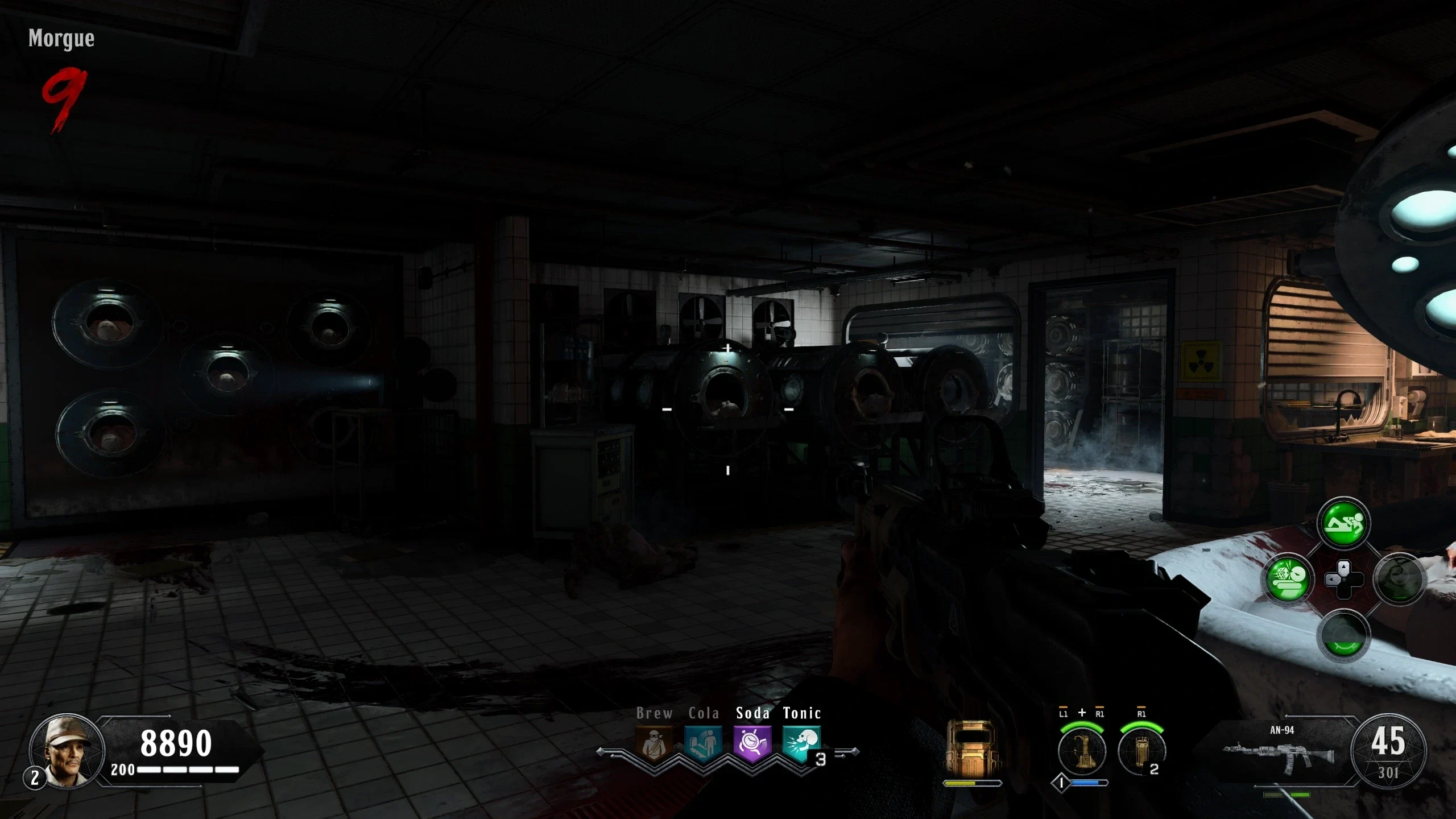Image resolution: width=1456 pixels, height=819 pixels.
Task: Activate the special weapon circle icon
Action: (1082, 751)
